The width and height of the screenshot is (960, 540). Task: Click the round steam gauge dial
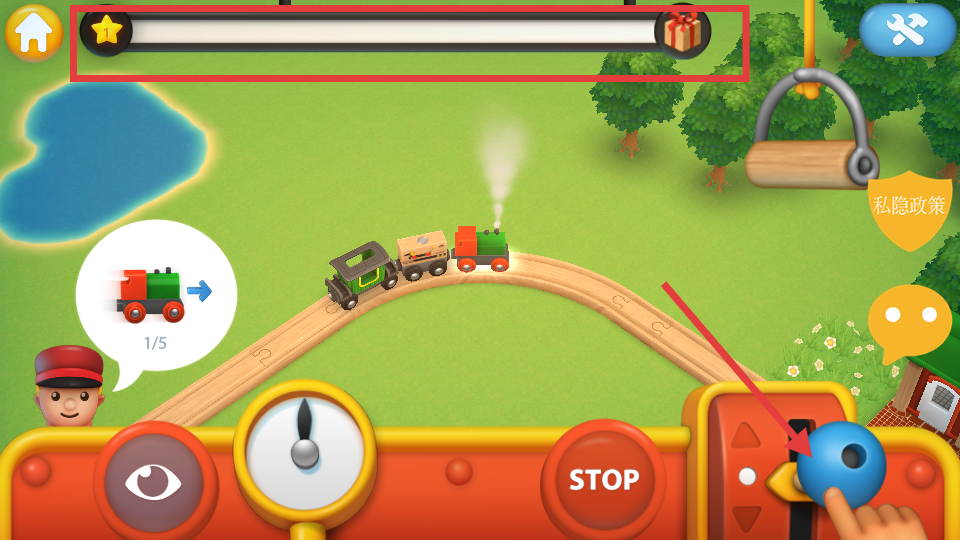point(305,448)
